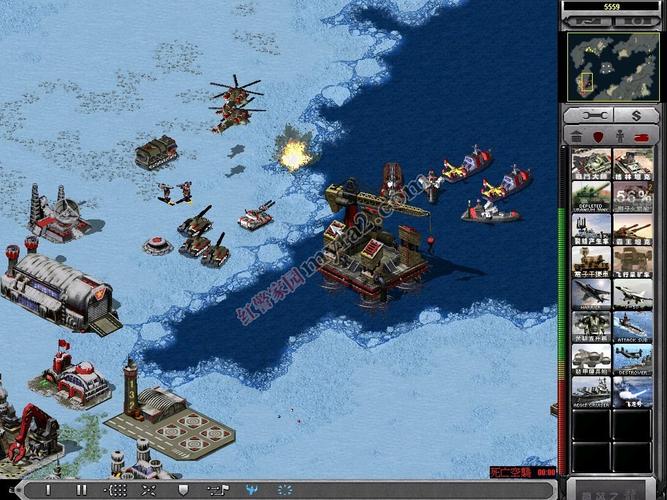
Task: Select the pause-bars icon in command bar
Action: (82, 490)
